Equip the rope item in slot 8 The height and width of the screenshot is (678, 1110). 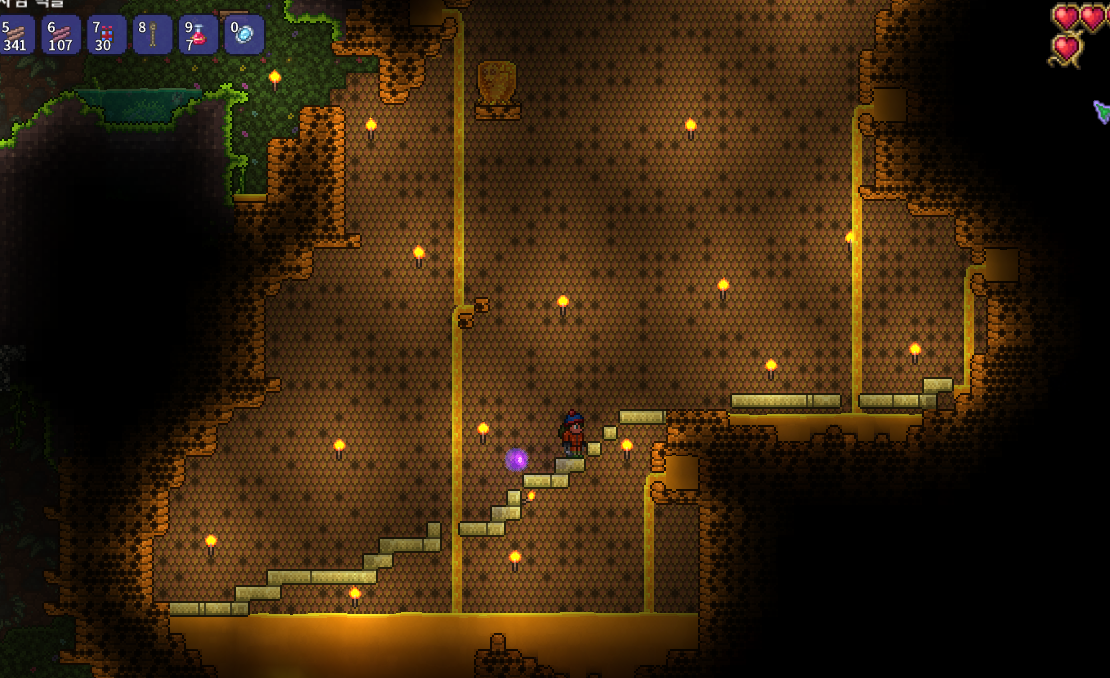[152, 35]
